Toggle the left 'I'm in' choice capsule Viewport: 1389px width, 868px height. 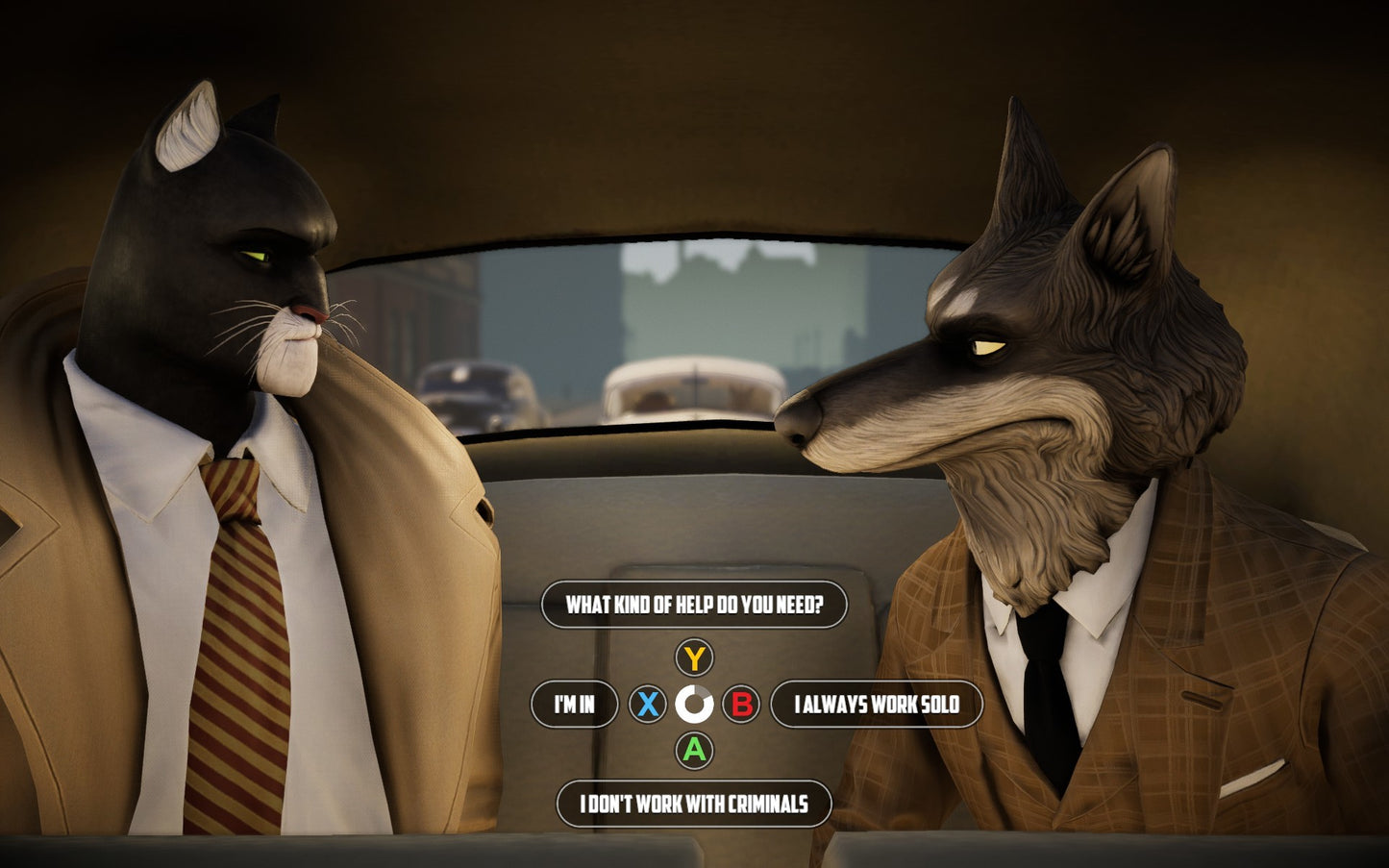click(574, 705)
